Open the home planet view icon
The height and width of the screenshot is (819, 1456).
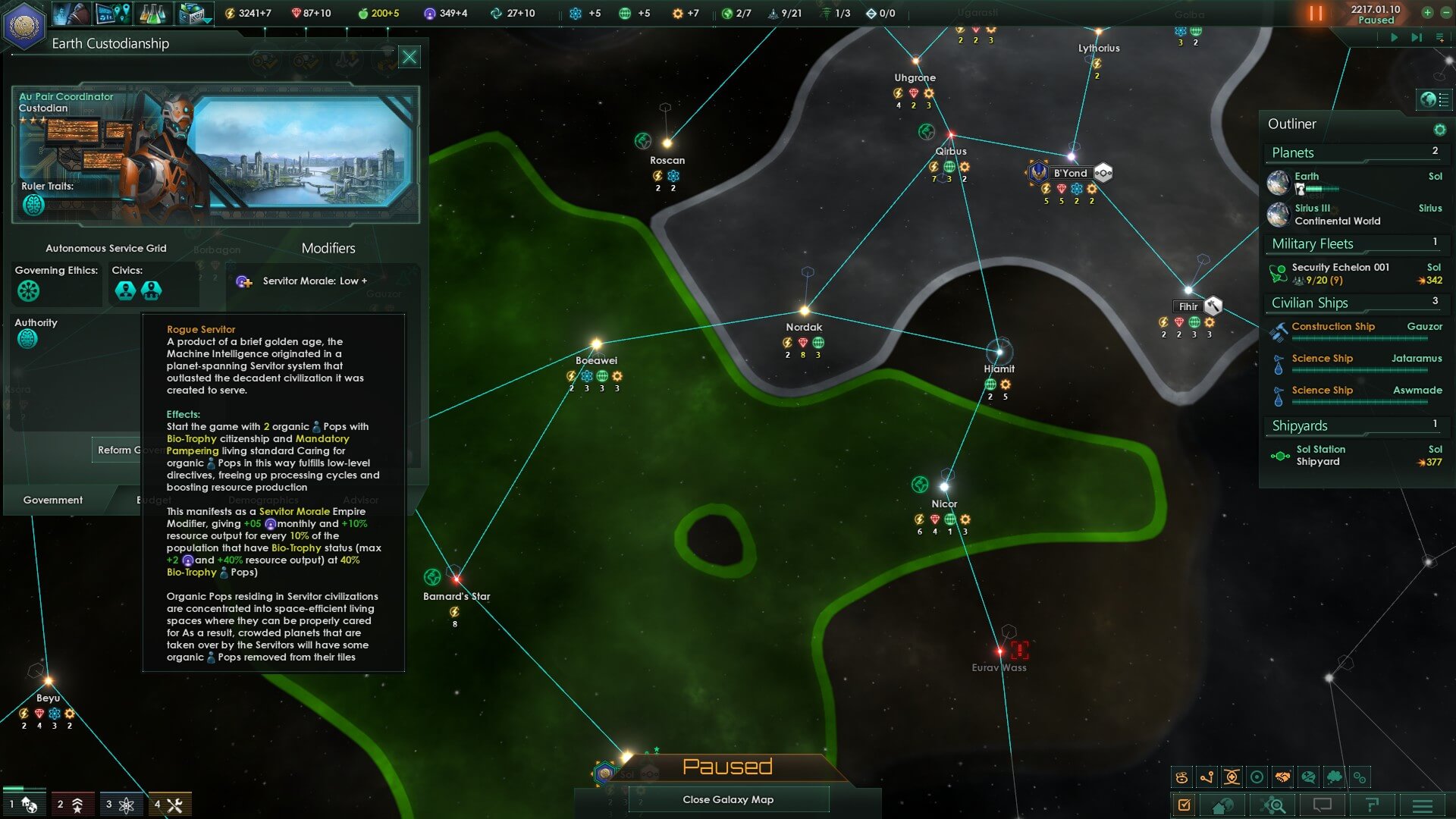(x=1222, y=805)
